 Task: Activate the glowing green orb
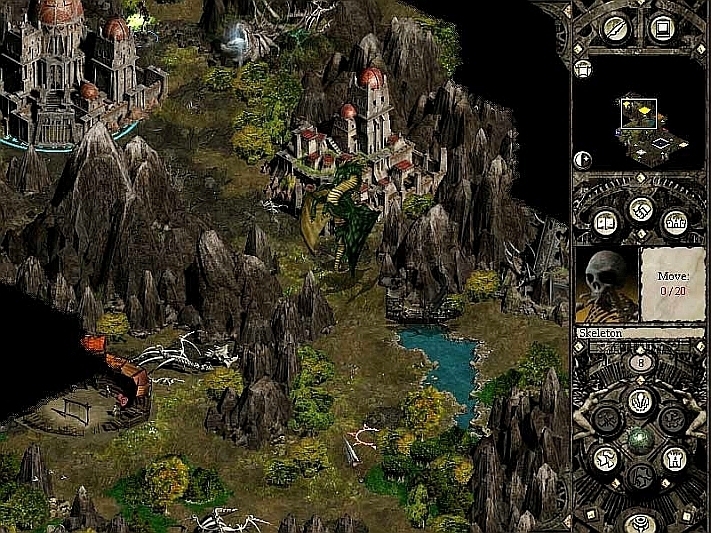[x=640, y=438]
